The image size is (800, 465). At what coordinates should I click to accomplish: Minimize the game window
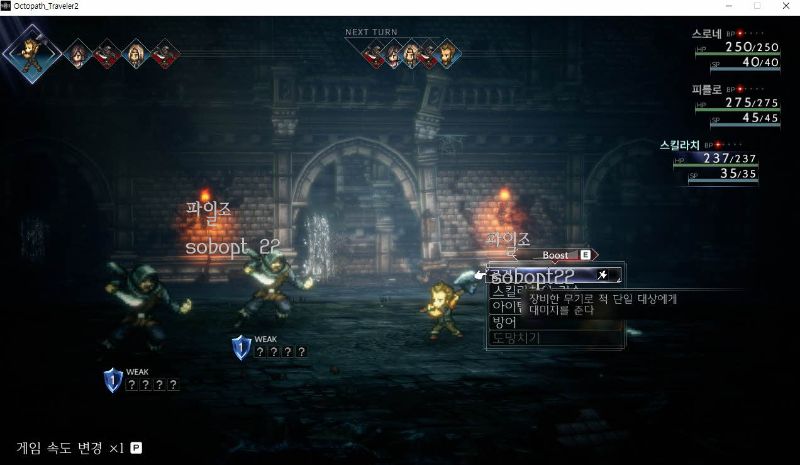pos(730,7)
